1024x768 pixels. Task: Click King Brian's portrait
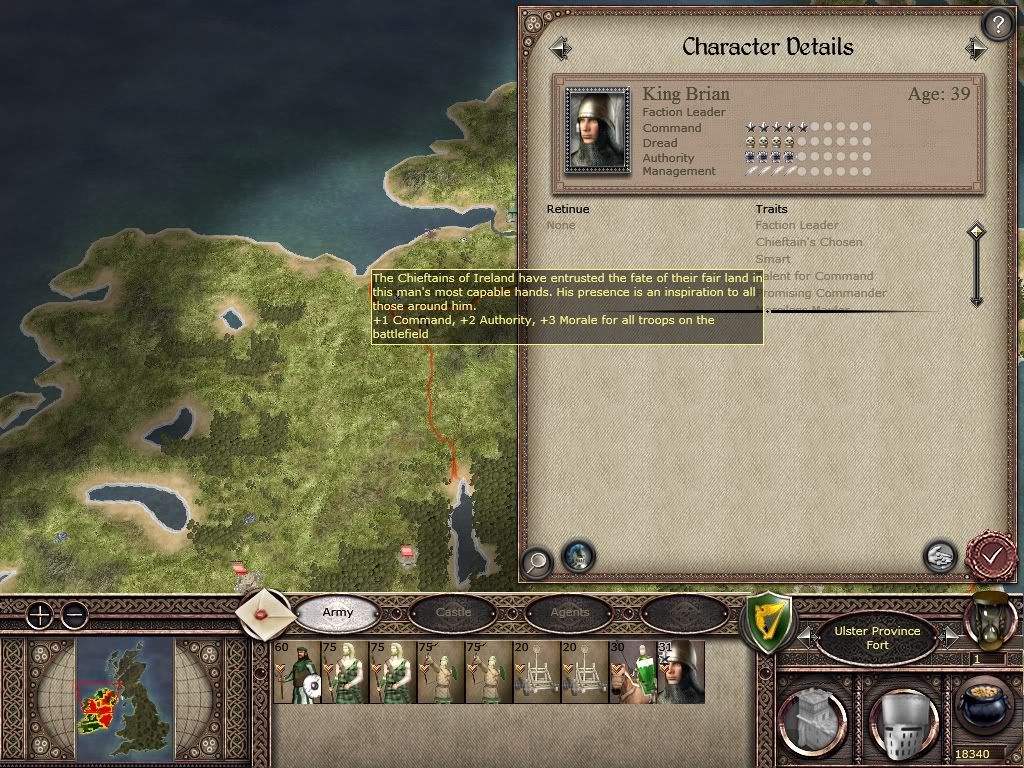click(598, 130)
